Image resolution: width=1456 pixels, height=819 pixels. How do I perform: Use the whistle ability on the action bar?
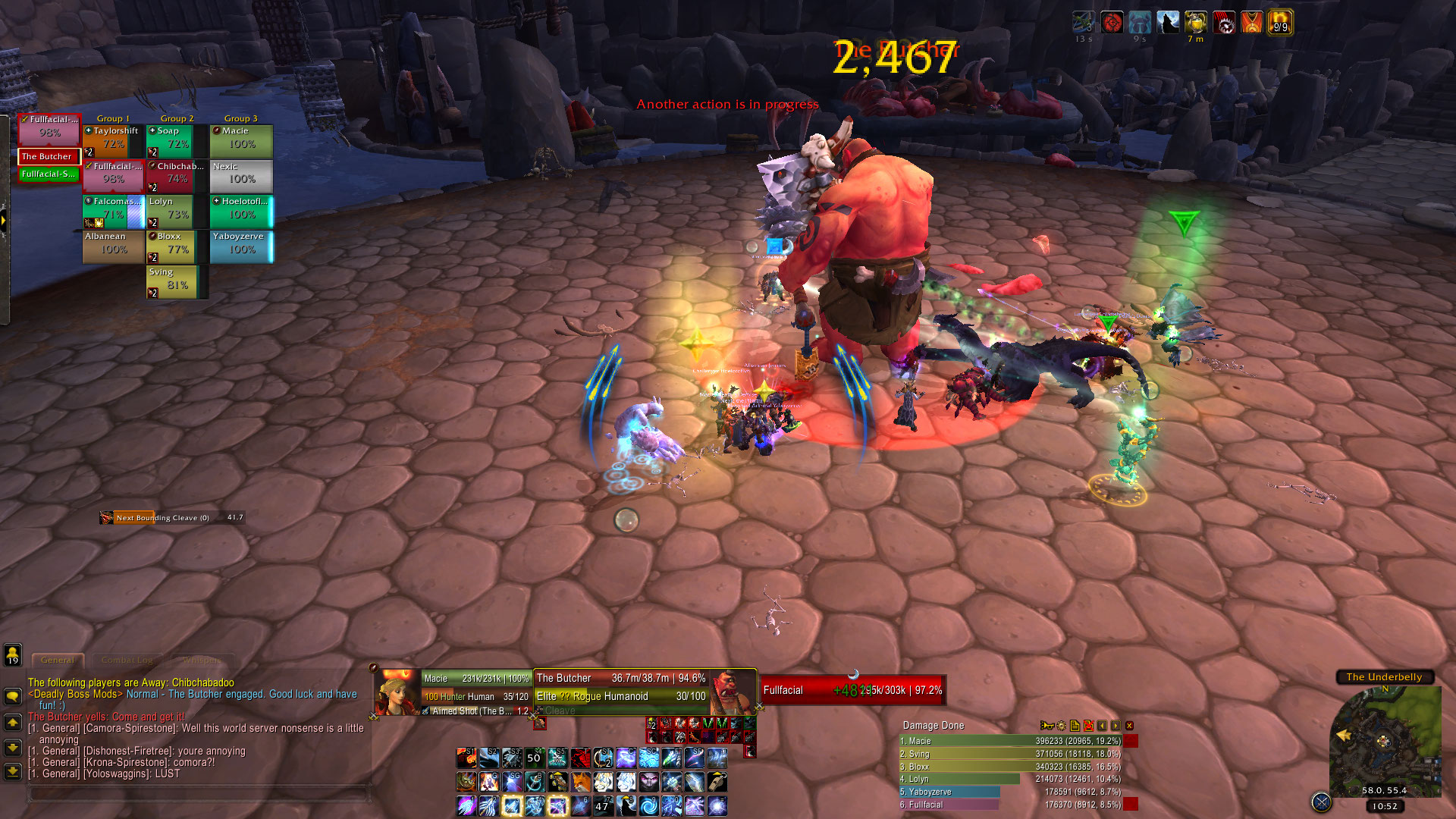(717, 781)
